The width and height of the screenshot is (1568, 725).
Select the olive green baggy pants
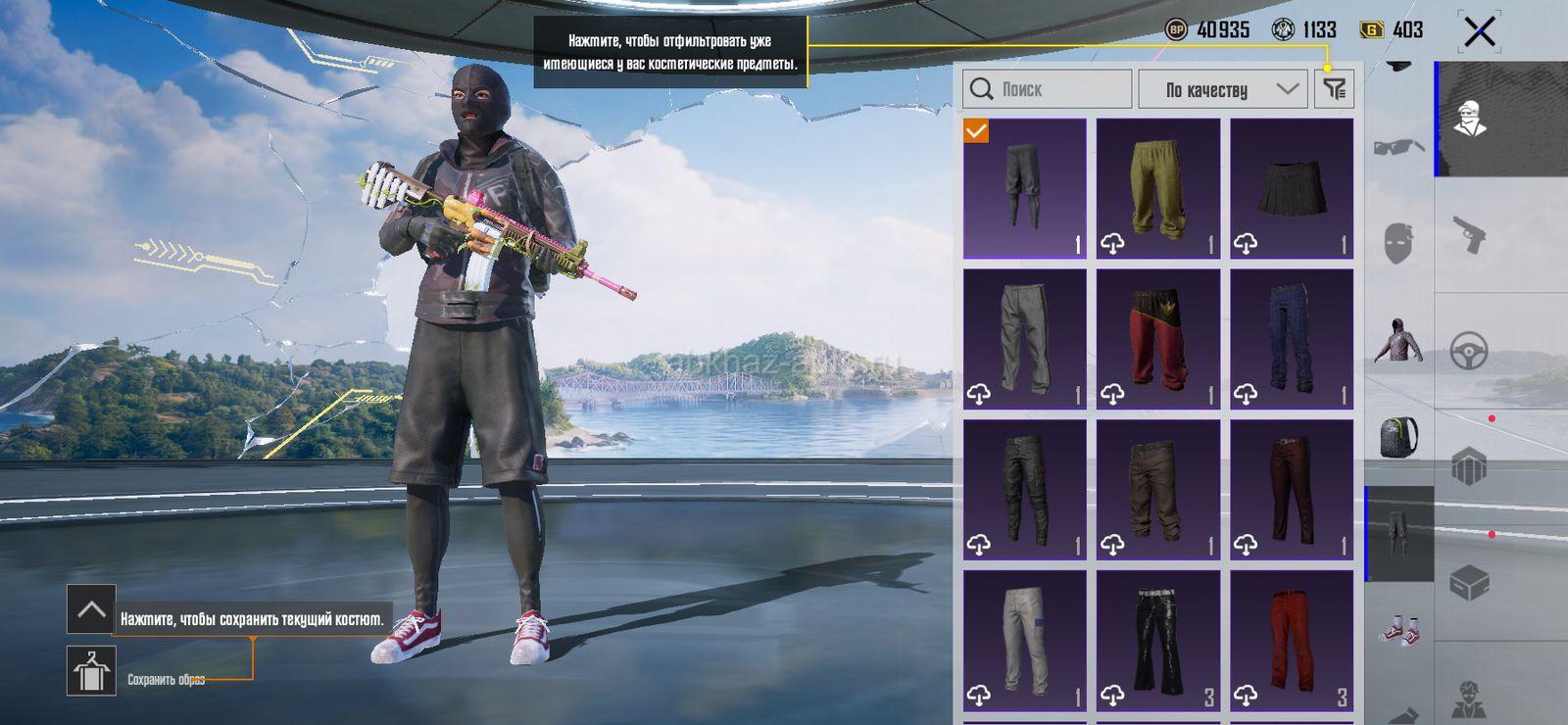[x=1157, y=189]
